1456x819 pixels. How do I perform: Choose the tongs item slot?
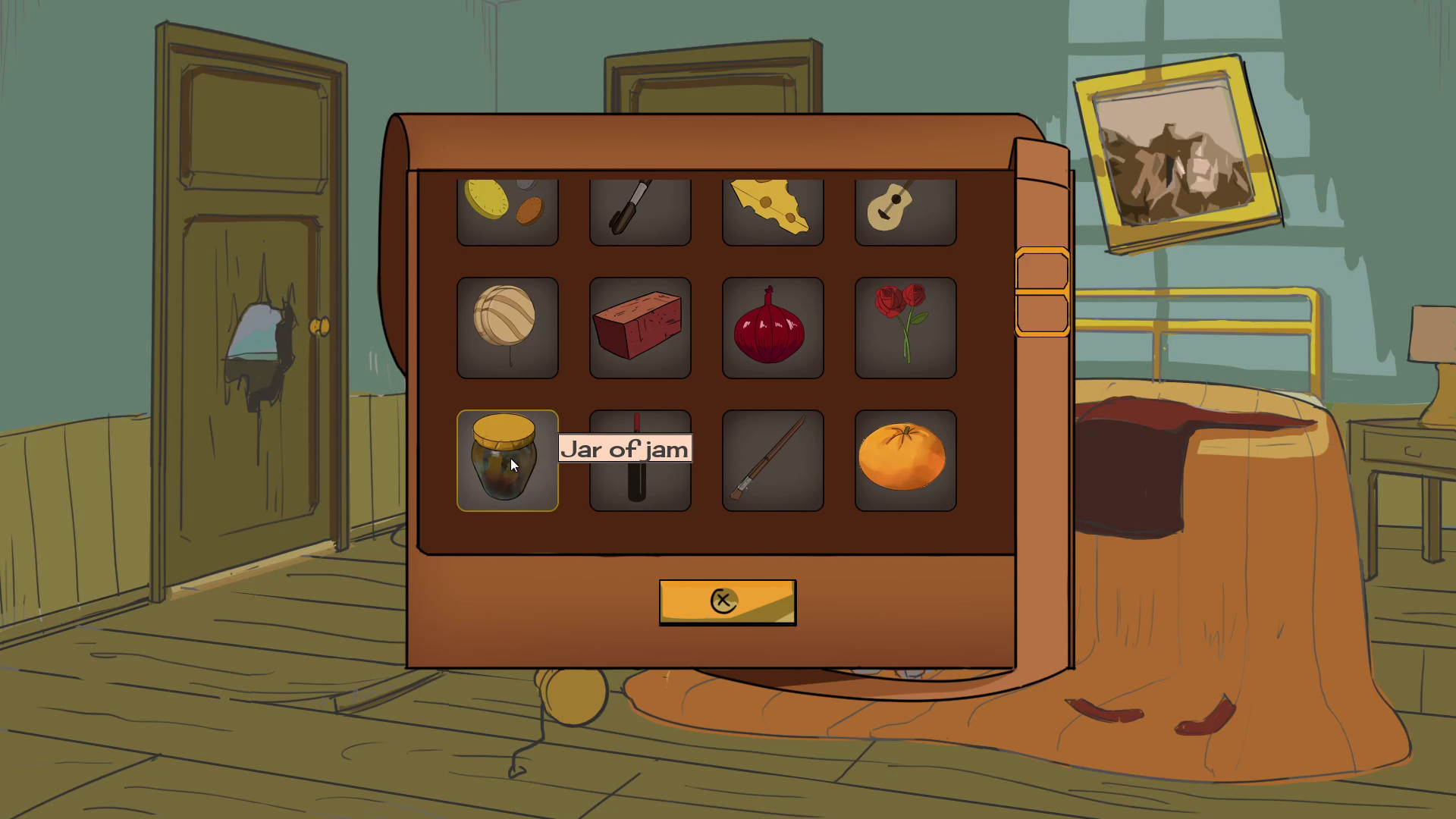[639, 211]
